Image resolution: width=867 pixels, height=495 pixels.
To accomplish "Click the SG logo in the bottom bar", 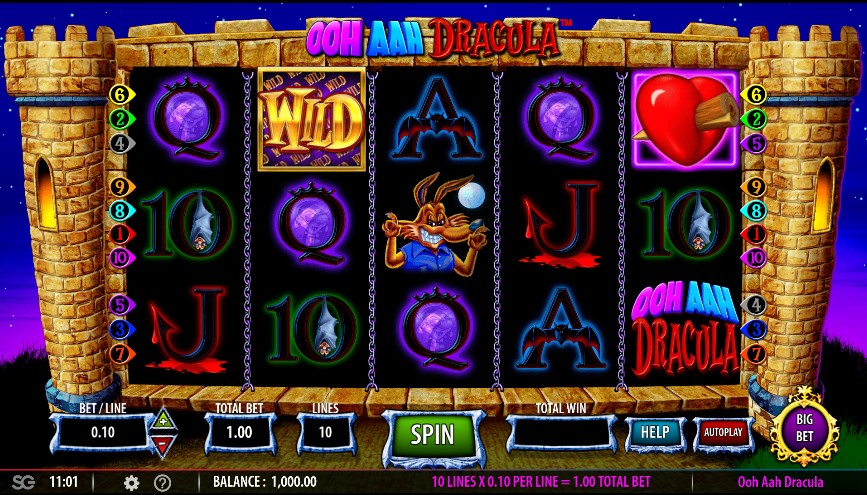I will [23, 482].
